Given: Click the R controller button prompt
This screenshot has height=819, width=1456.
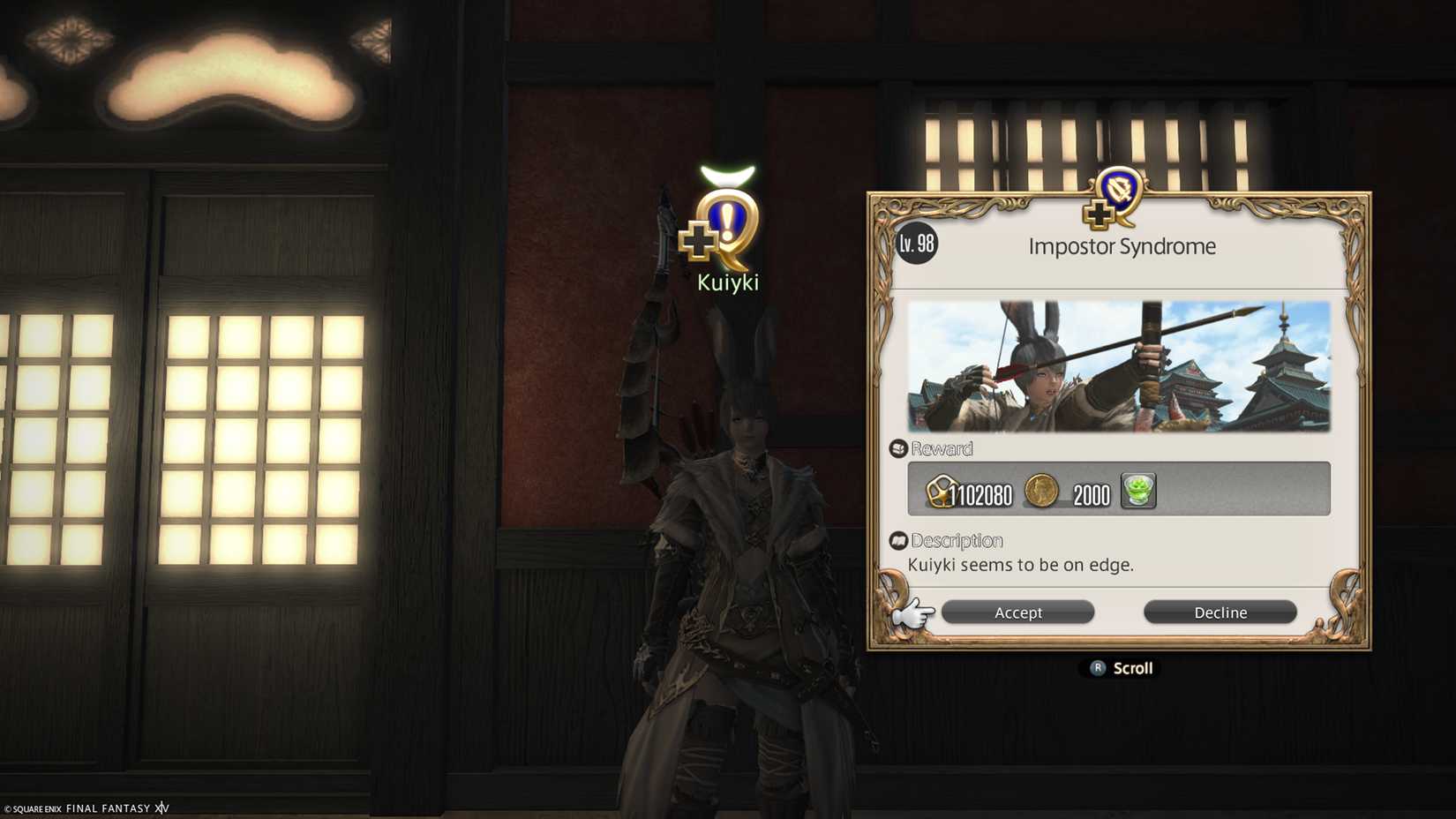Looking at the screenshot, I should 1096,668.
